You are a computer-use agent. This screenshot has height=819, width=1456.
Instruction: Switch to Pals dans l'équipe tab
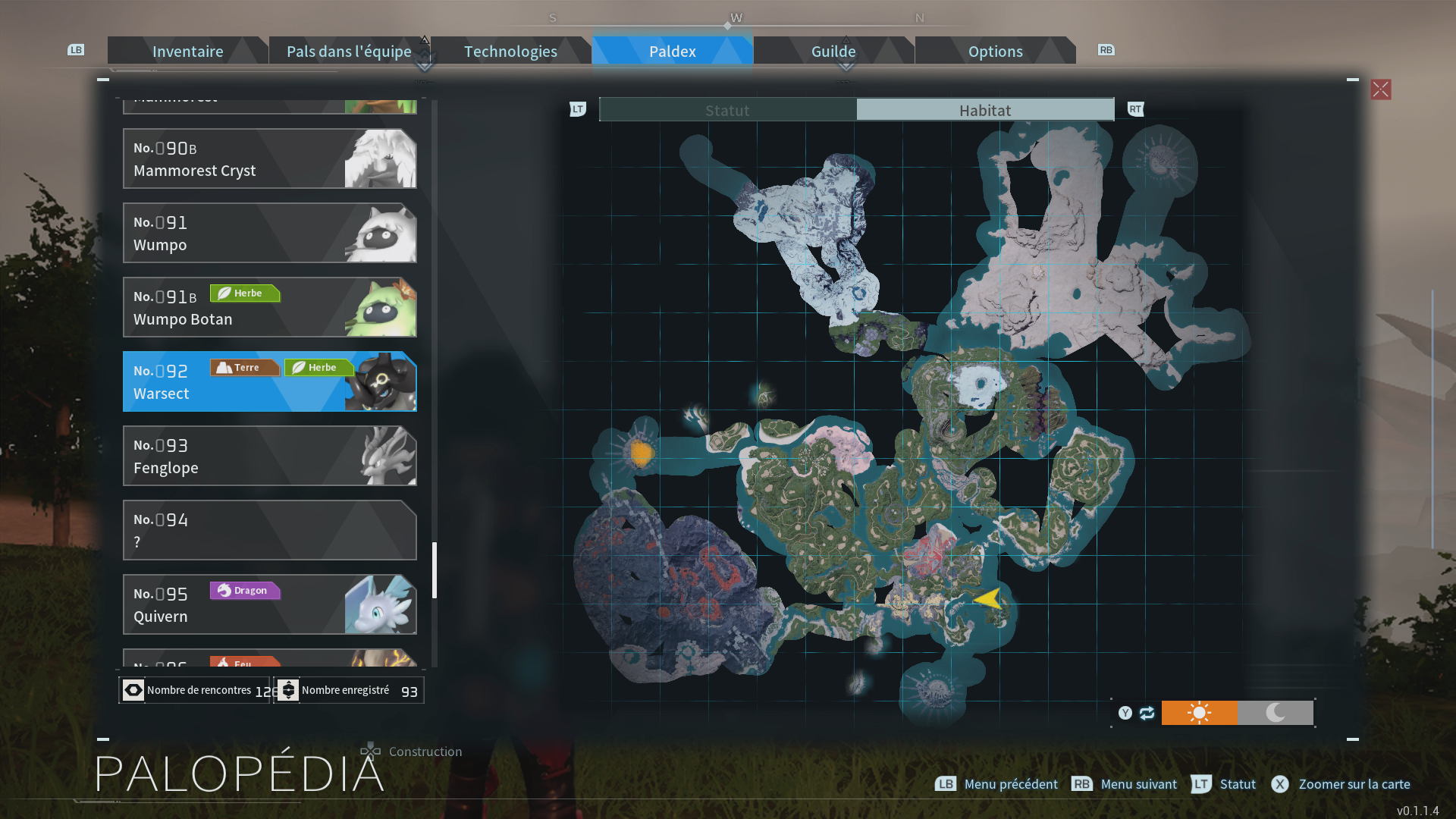[x=349, y=51]
